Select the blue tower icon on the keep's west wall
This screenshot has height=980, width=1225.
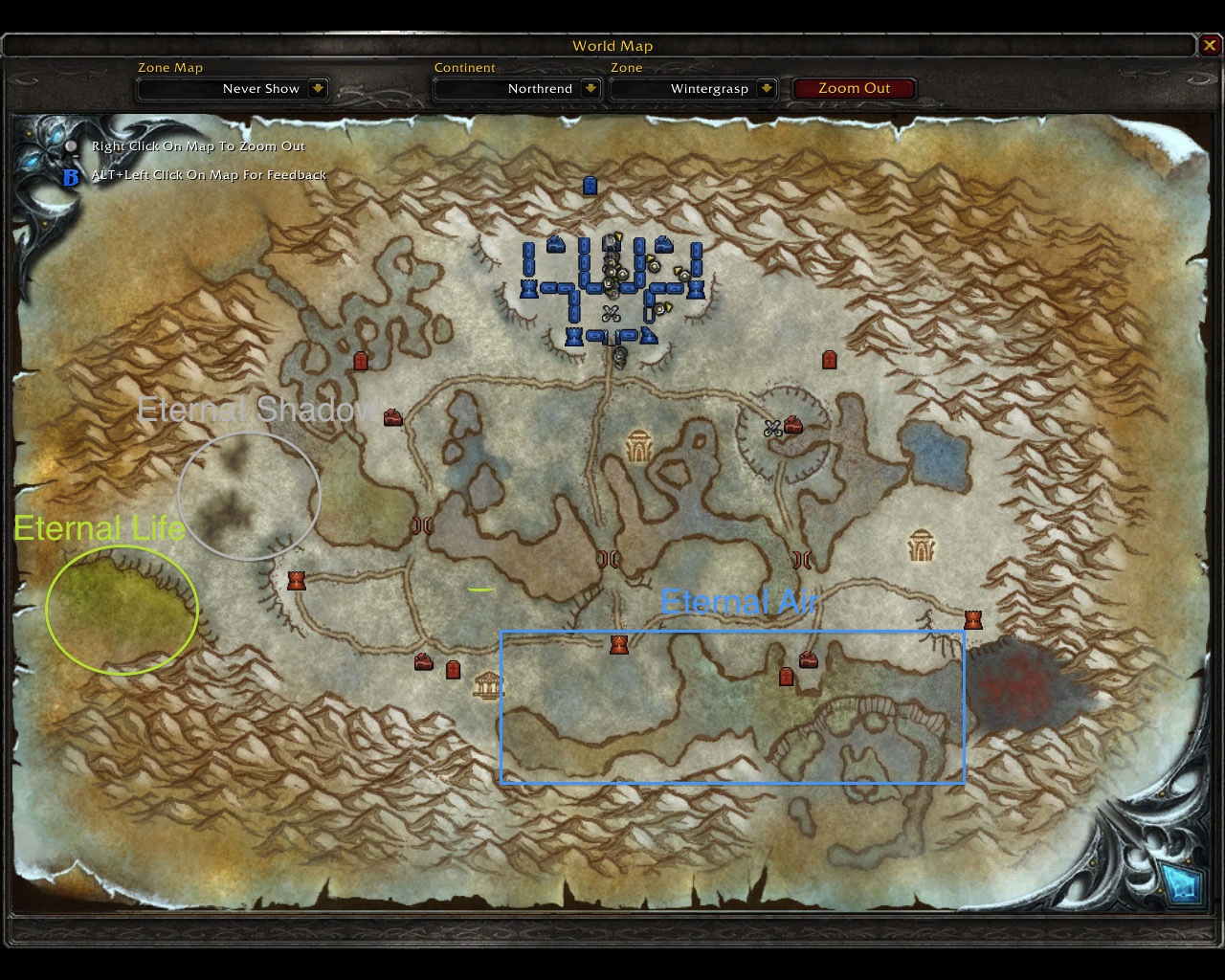coord(528,289)
